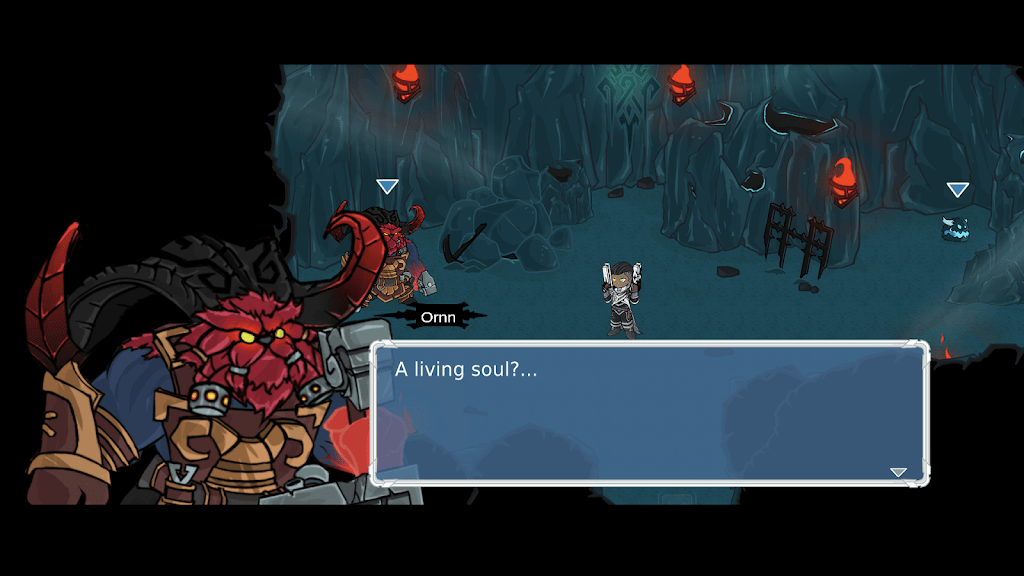Click the dialogue continue arrow
The height and width of the screenshot is (576, 1024).
[898, 472]
